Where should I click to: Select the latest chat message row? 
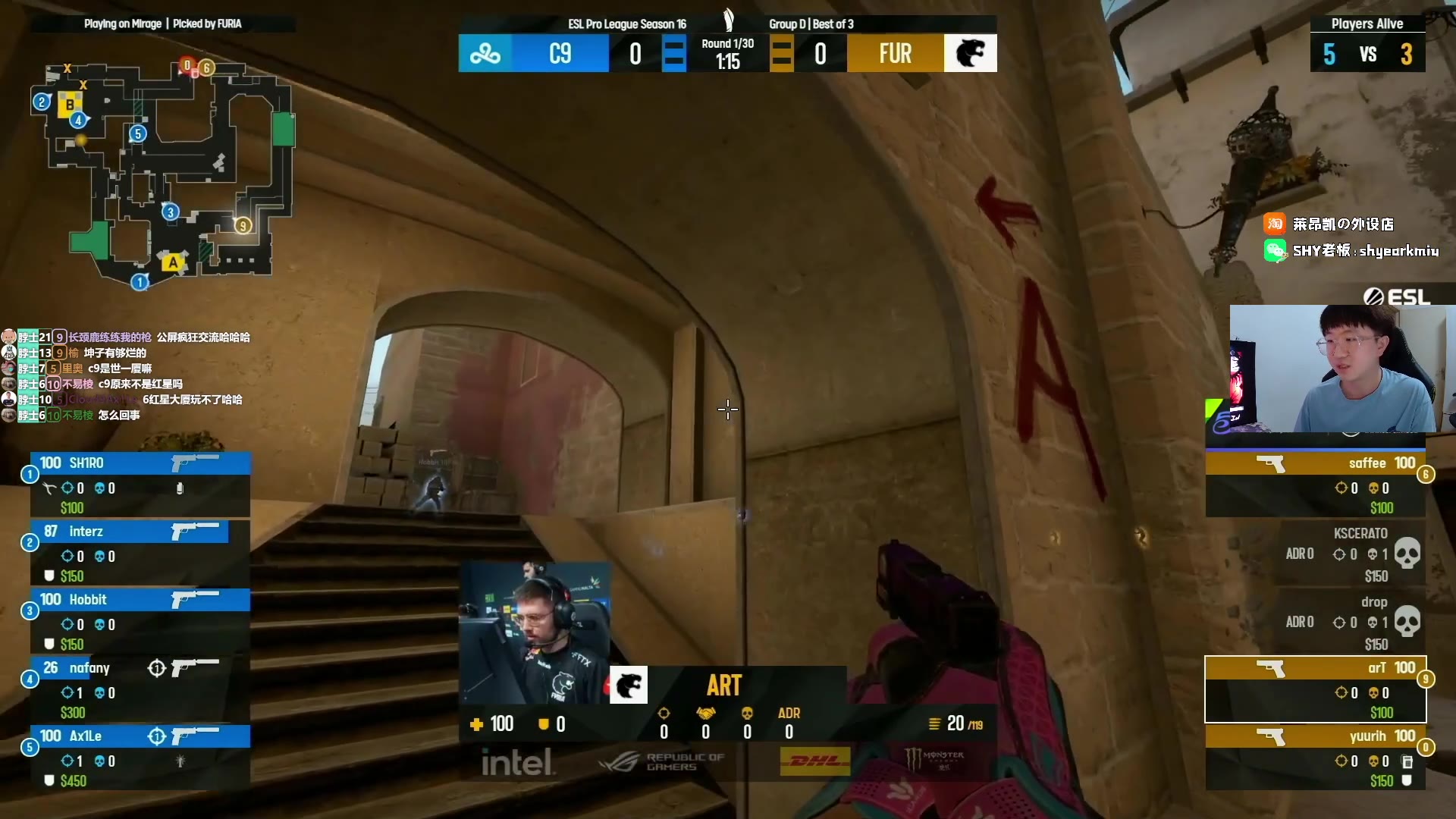pos(114,415)
